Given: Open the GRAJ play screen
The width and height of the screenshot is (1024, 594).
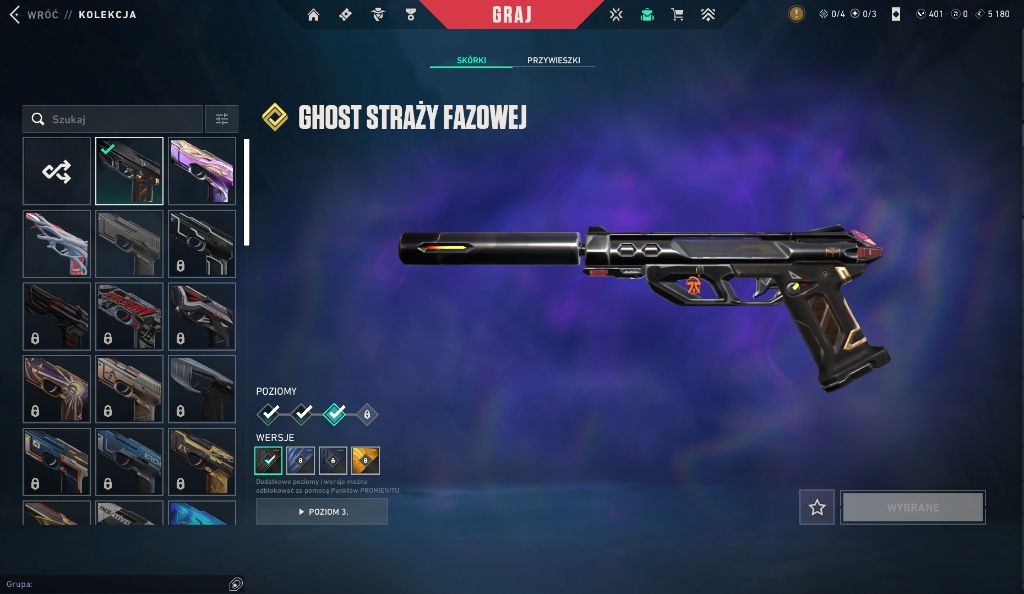Looking at the screenshot, I should click(512, 15).
